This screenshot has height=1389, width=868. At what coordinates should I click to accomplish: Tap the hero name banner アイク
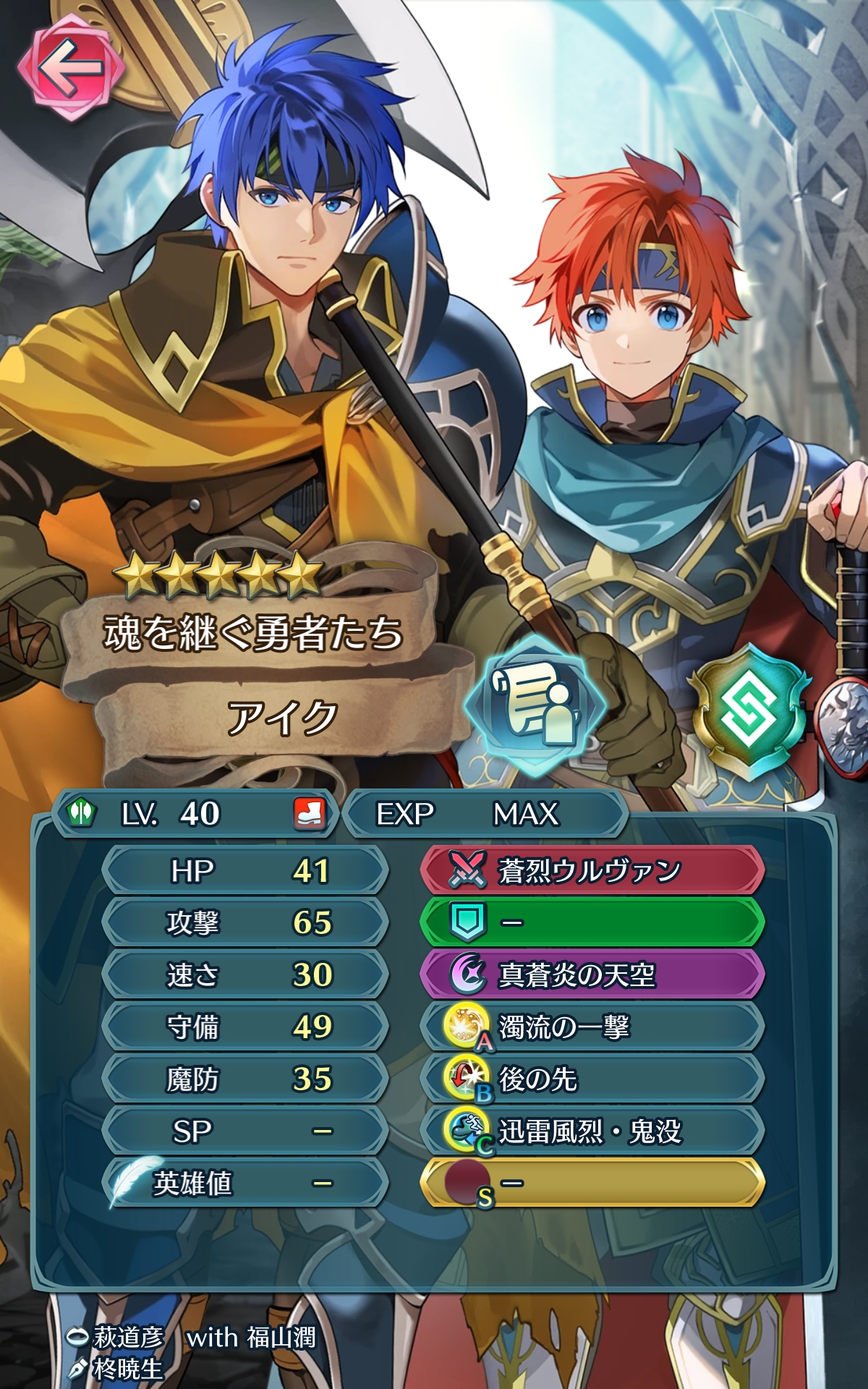click(282, 718)
